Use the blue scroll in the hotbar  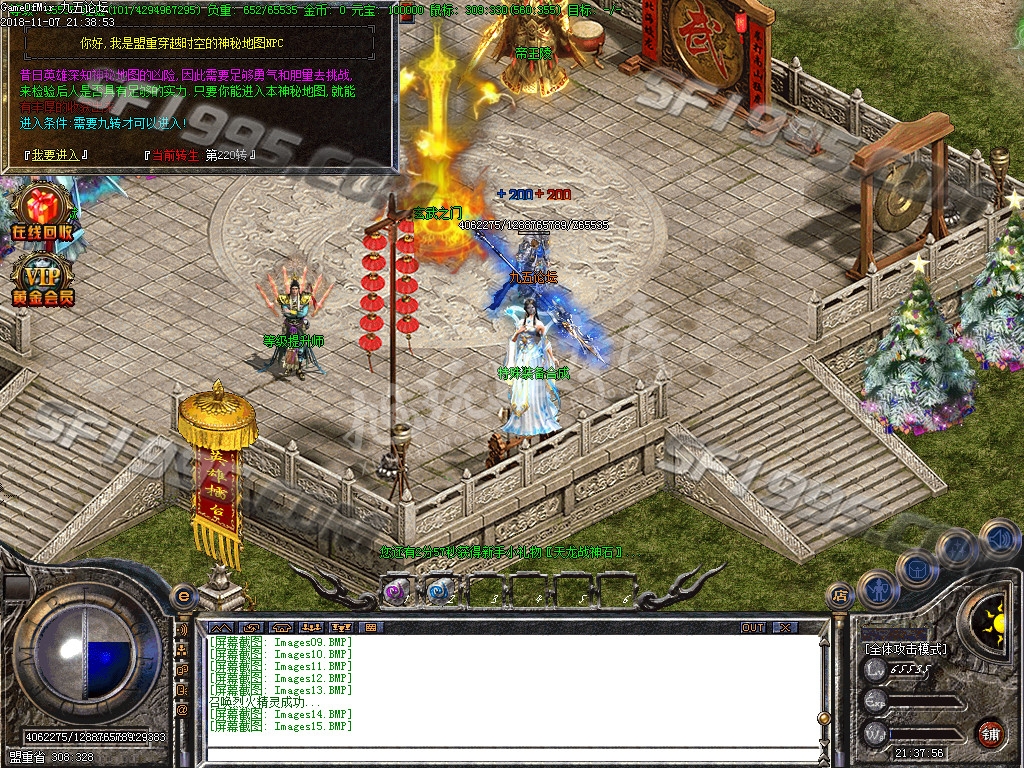coord(439,590)
